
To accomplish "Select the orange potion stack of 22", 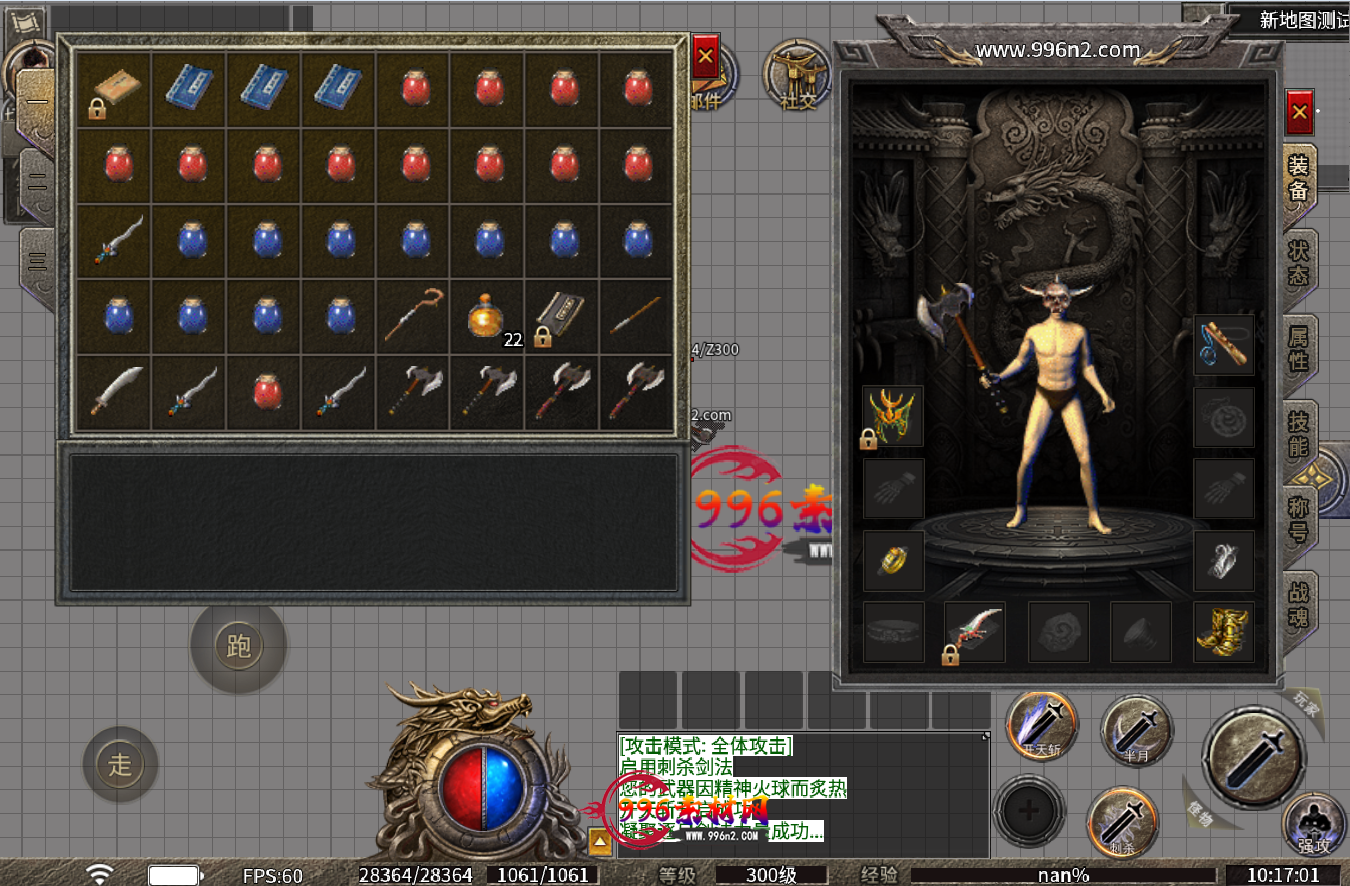I will pos(487,318).
